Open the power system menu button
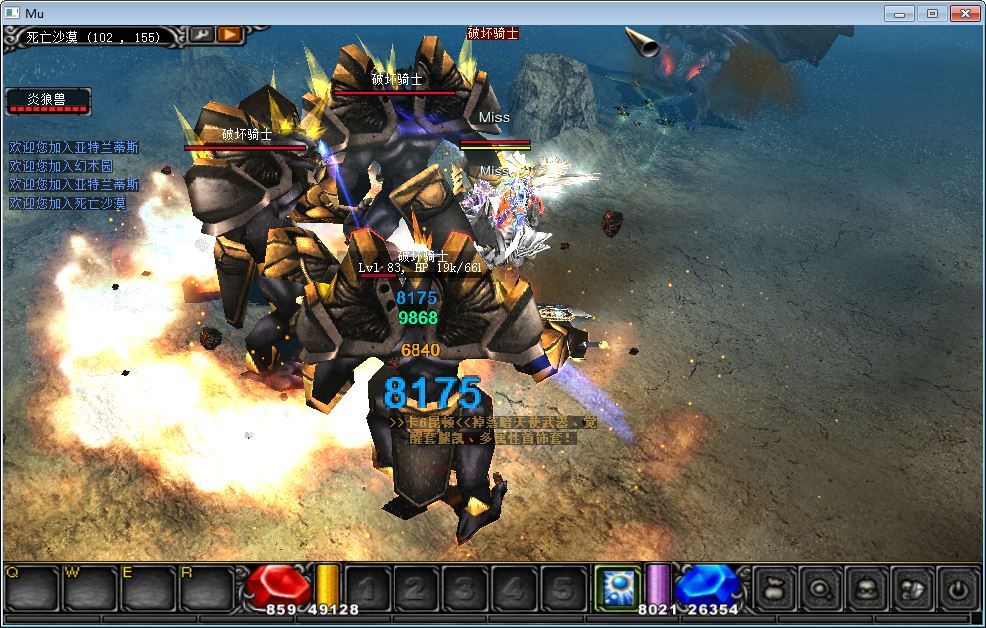Viewport: 986px width, 628px height. tap(958, 589)
